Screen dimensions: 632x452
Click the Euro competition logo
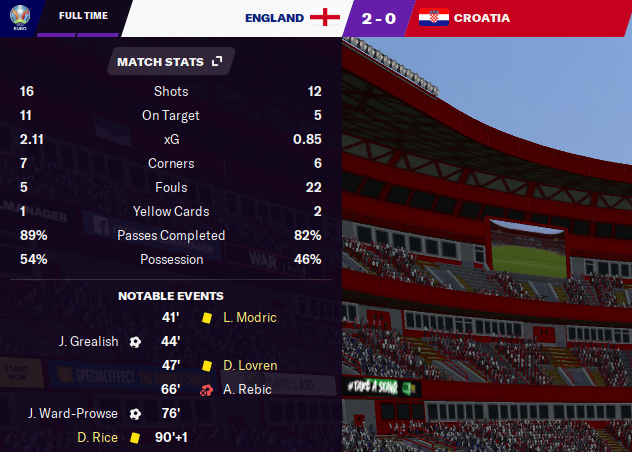[x=17, y=18]
